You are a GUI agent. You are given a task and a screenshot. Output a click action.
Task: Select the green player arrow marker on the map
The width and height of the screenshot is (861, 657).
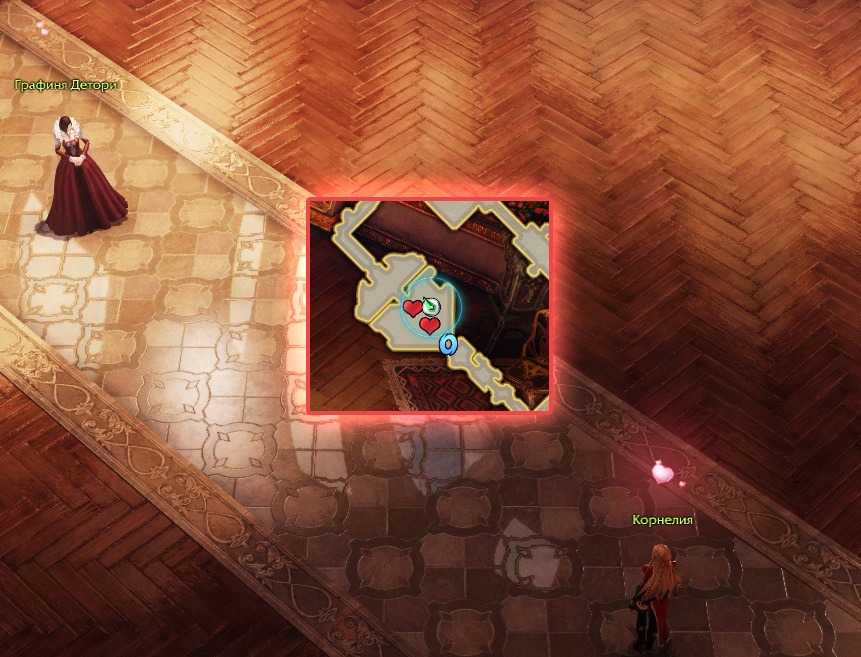[x=430, y=305]
